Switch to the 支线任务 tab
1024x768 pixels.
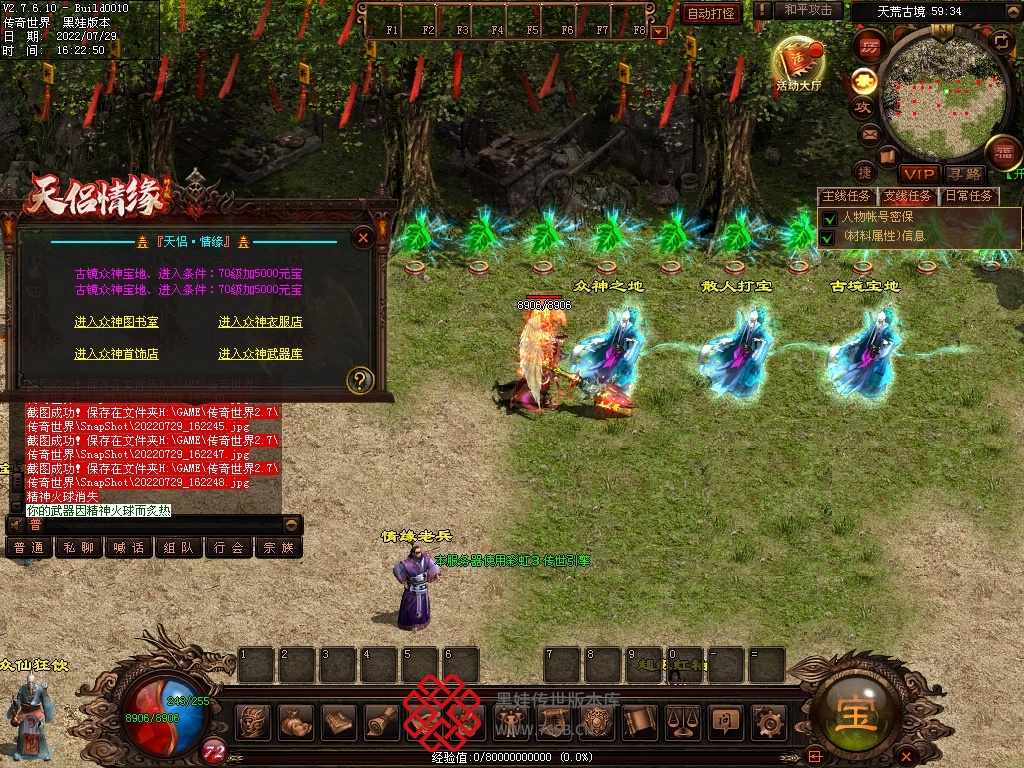point(907,196)
